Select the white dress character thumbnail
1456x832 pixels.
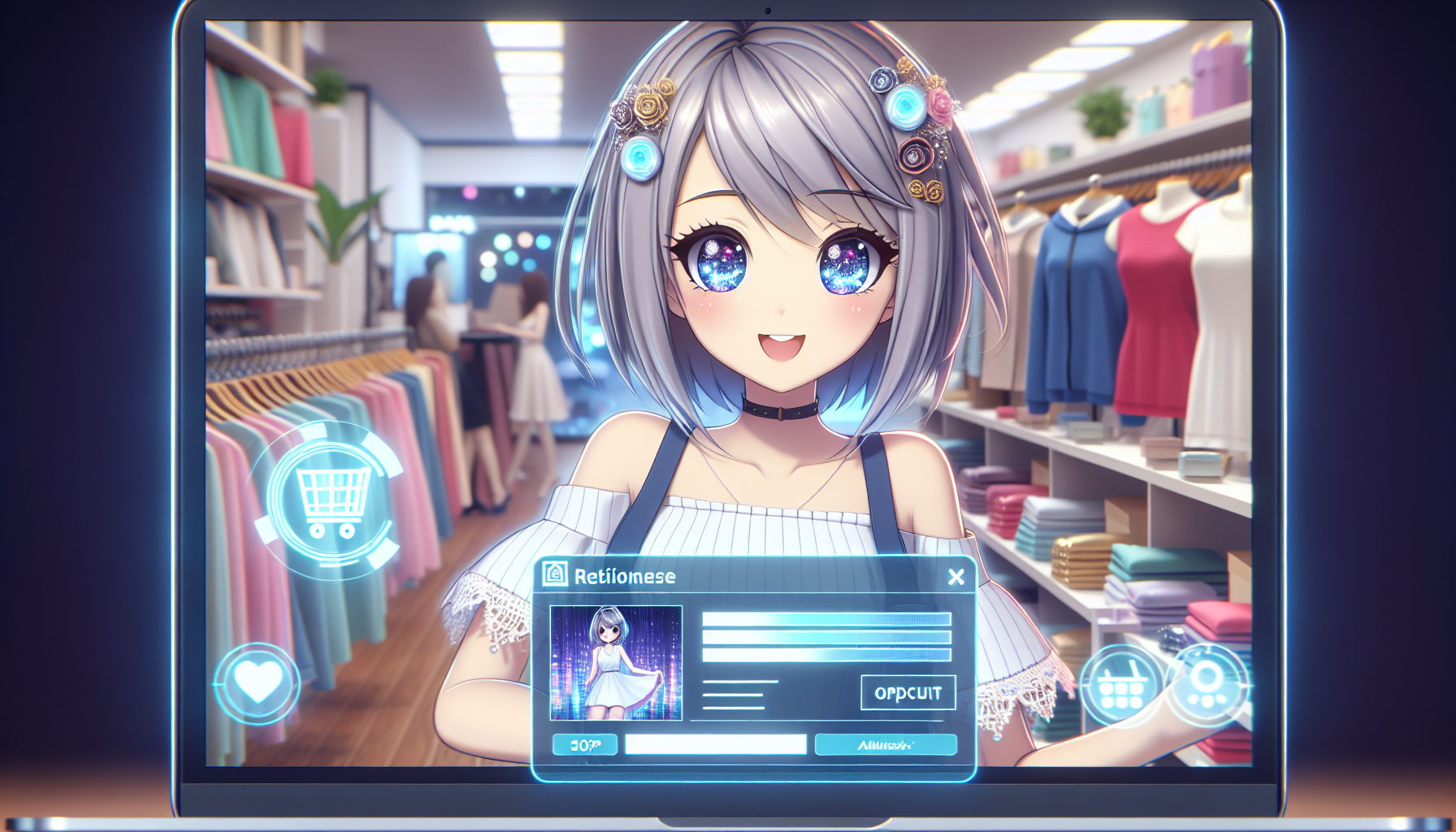[616, 663]
